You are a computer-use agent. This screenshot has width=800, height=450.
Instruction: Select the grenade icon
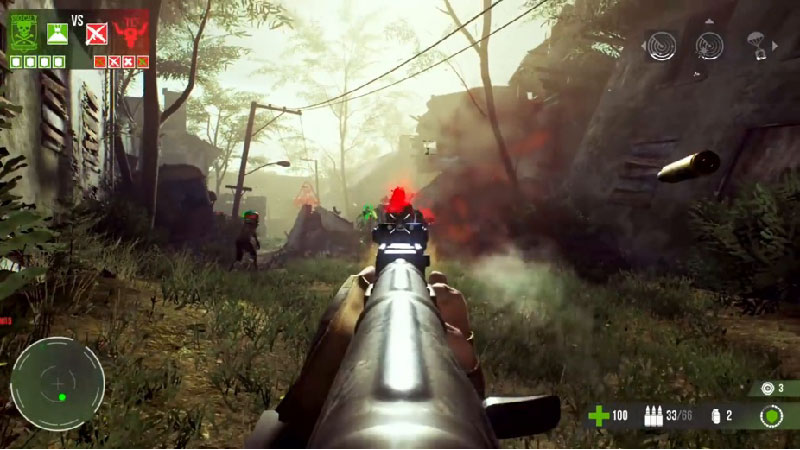(712, 415)
